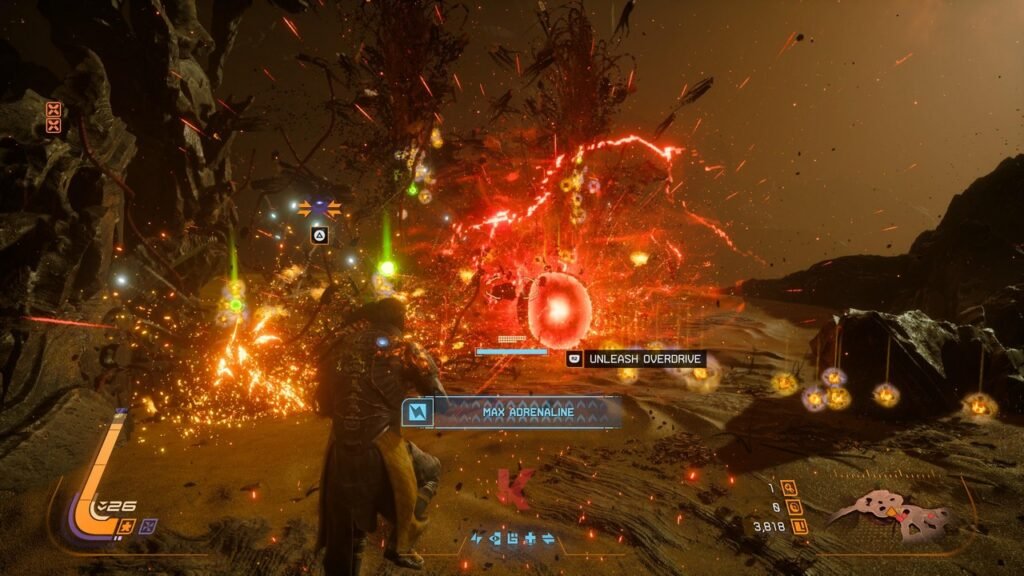Click the orange status icon beside the health gauge
1024x576 pixels.
click(128, 526)
